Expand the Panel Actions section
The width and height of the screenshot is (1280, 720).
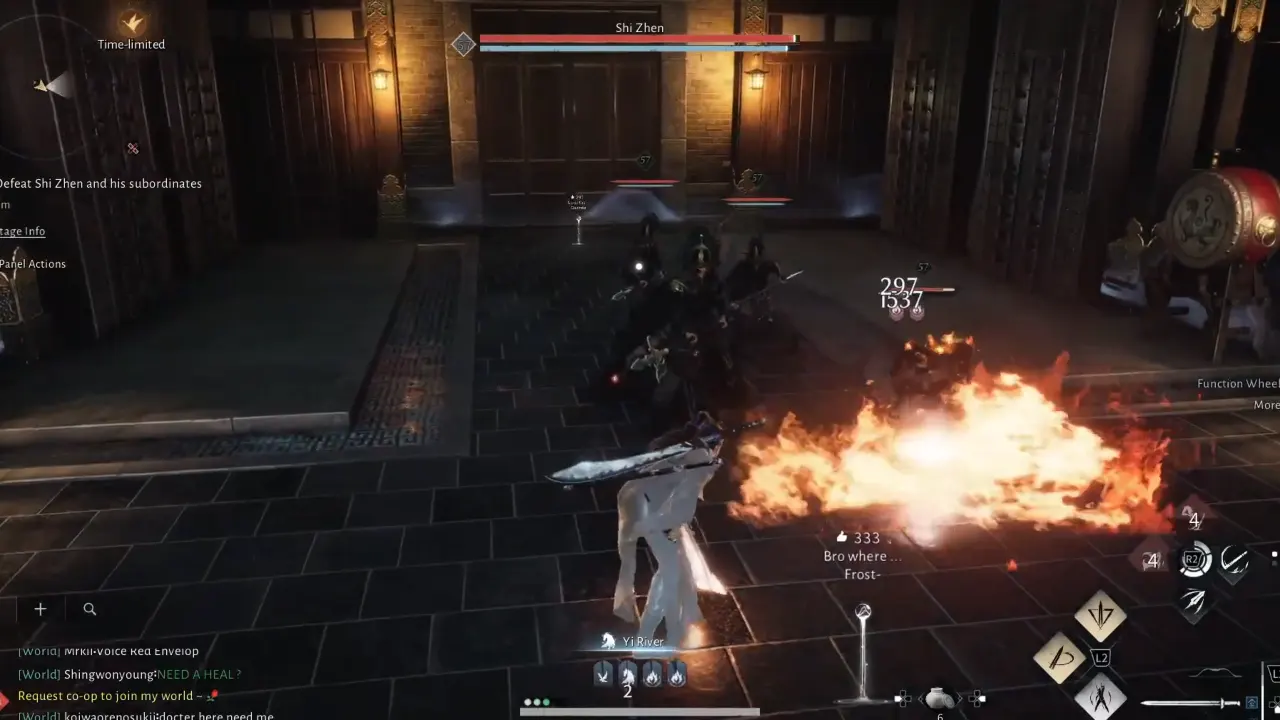tap(33, 263)
